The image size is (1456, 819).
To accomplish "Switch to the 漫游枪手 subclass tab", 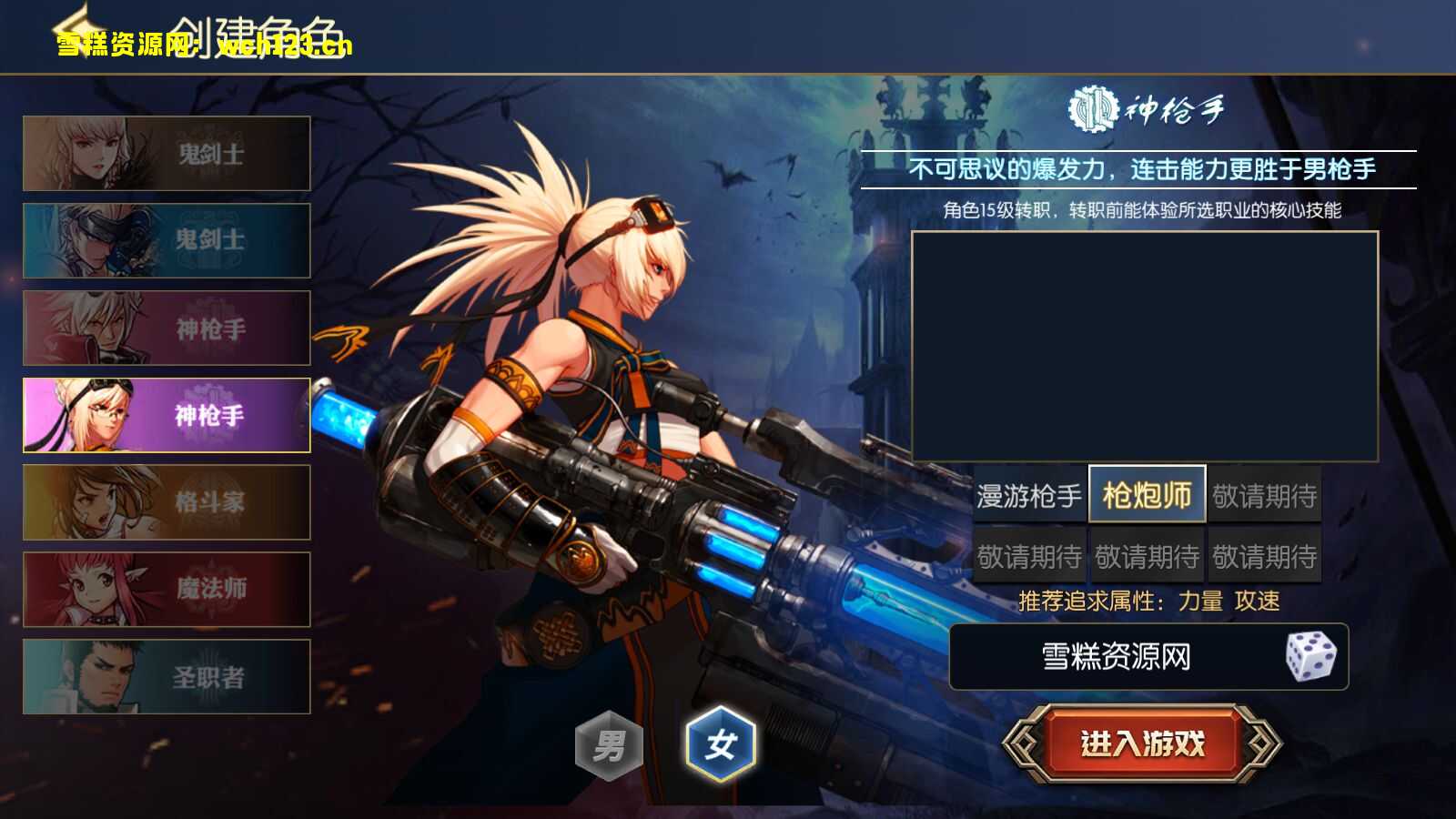I will [1026, 496].
